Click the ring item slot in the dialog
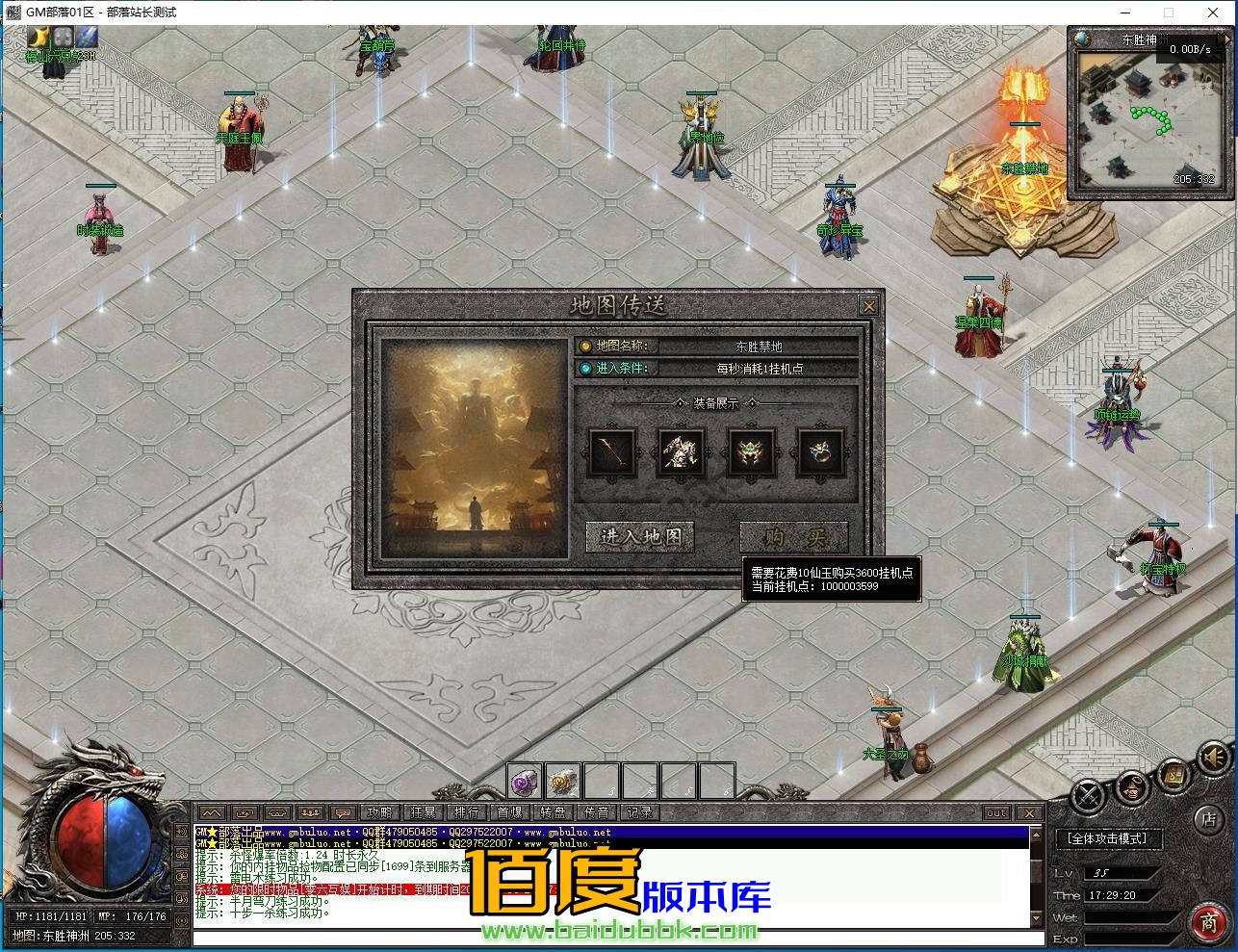Image resolution: width=1238 pixels, height=952 pixels. [822, 452]
